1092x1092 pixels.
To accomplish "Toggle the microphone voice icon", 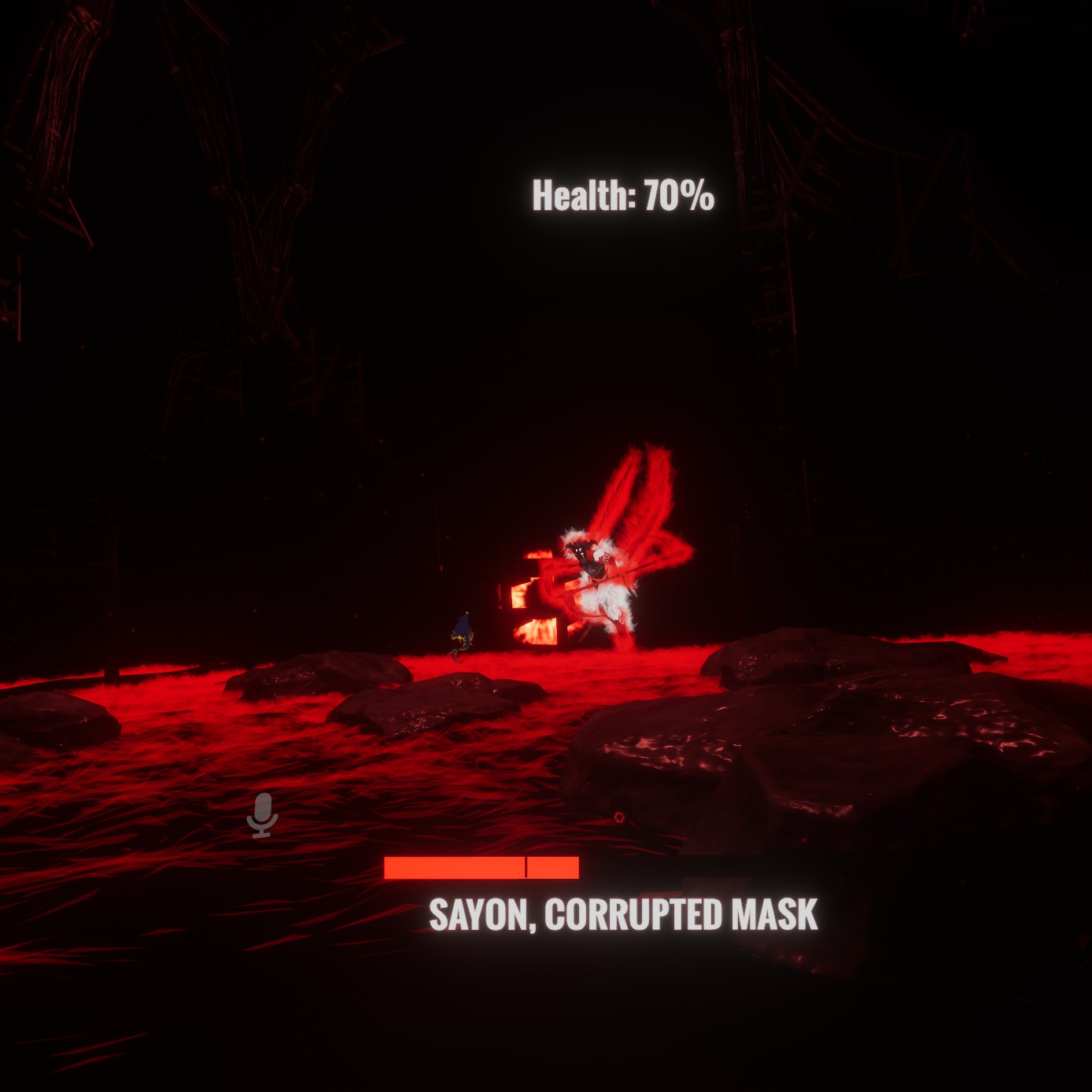I will pos(262,815).
